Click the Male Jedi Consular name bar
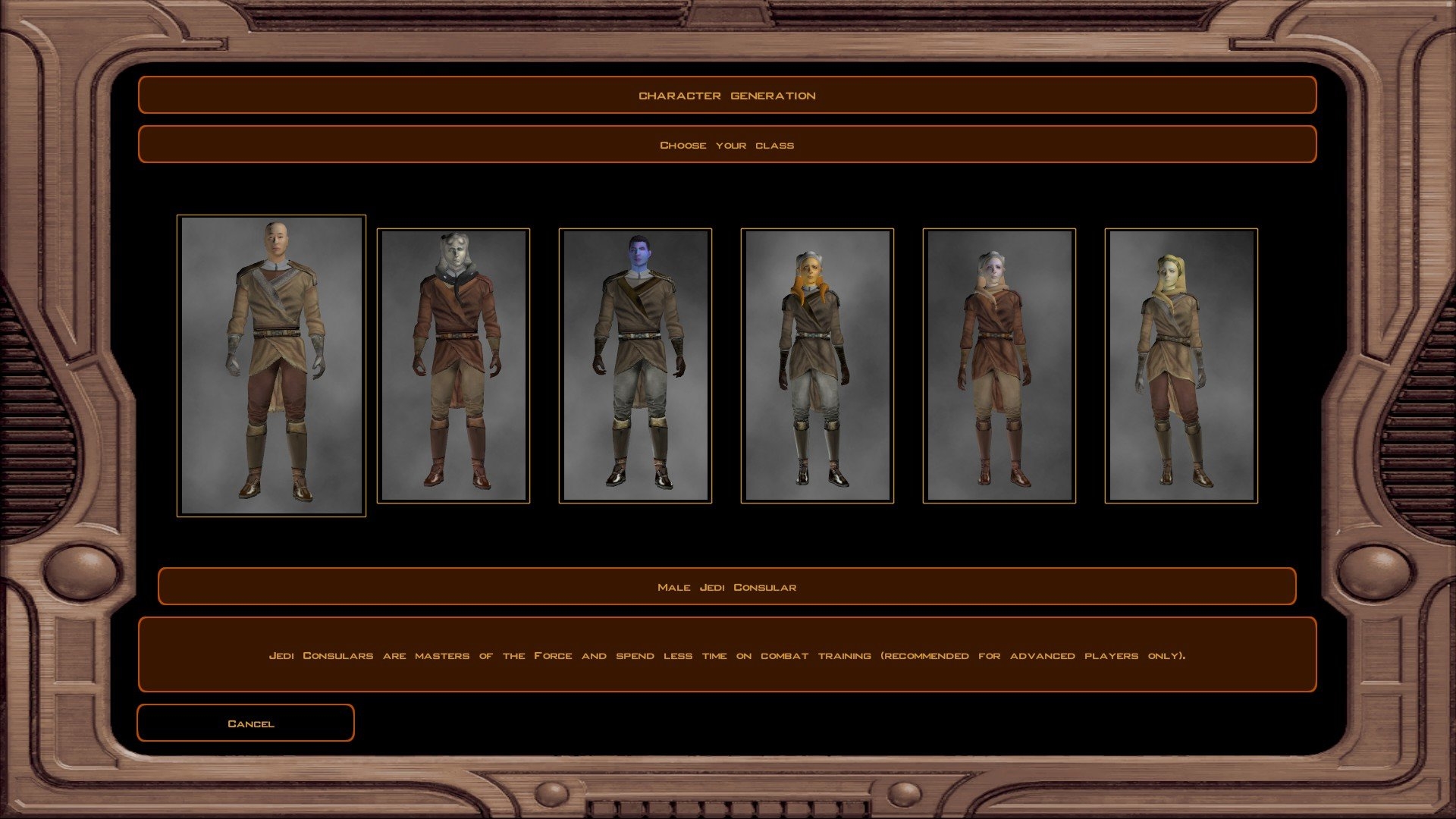 tap(727, 586)
